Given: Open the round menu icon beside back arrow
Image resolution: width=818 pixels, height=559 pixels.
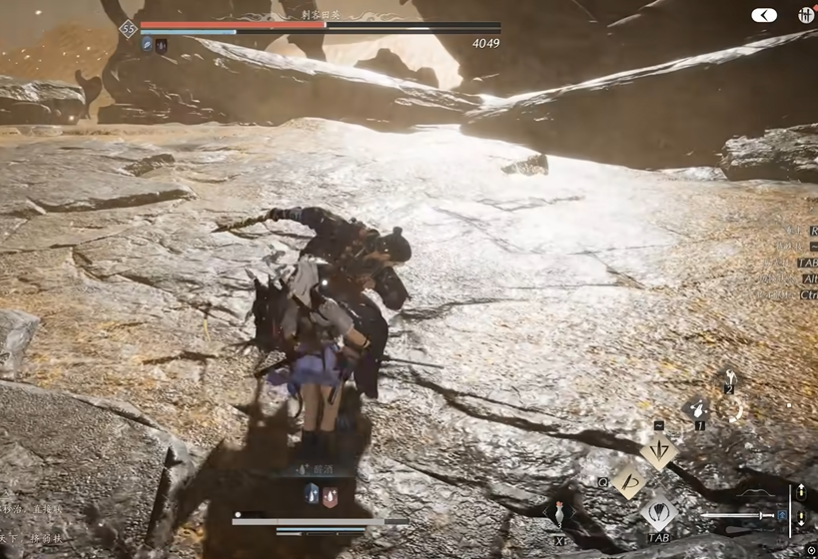Looking at the screenshot, I should click(x=806, y=15).
